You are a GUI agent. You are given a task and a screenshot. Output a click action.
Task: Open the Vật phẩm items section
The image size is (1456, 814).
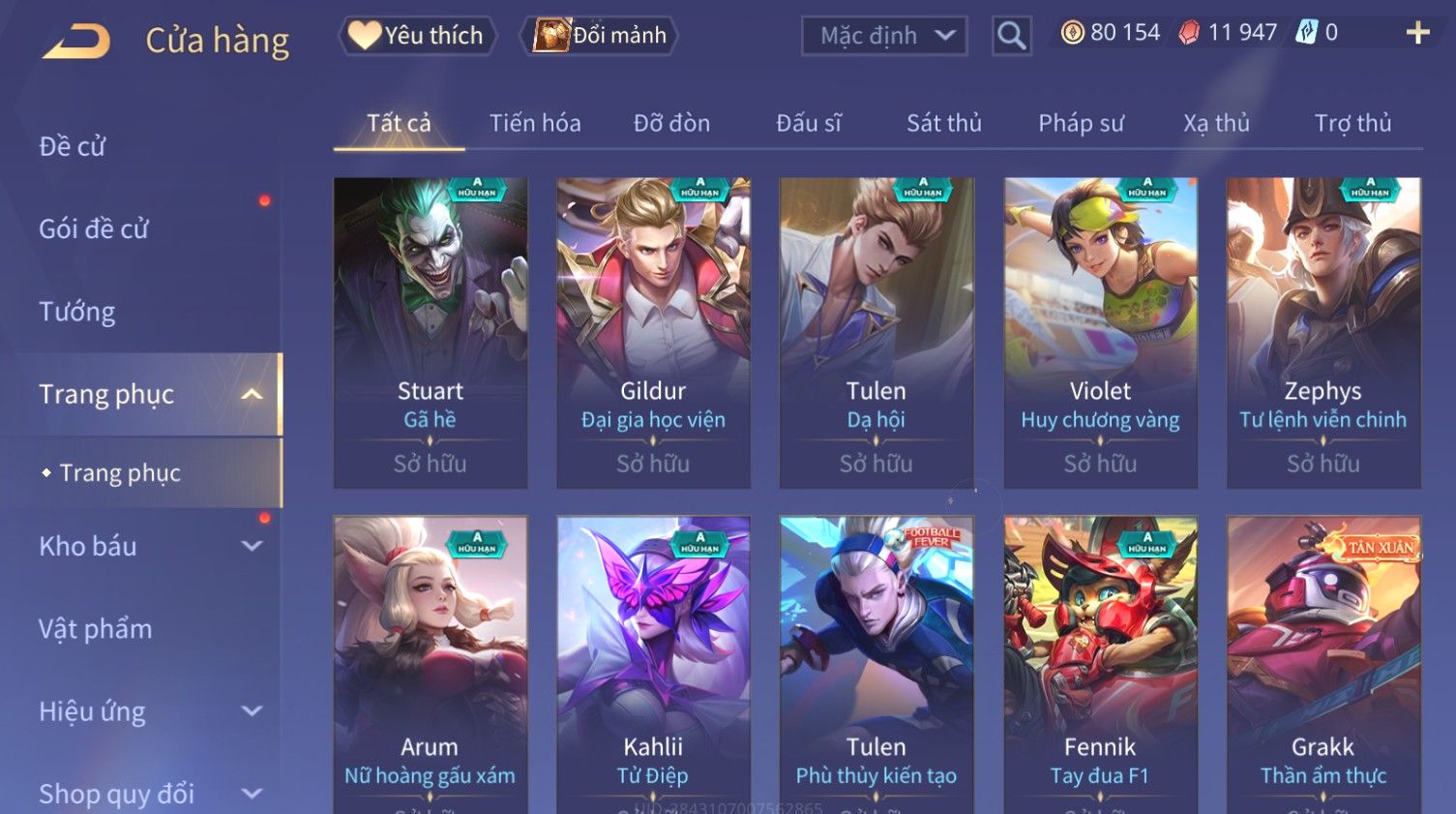tap(96, 629)
